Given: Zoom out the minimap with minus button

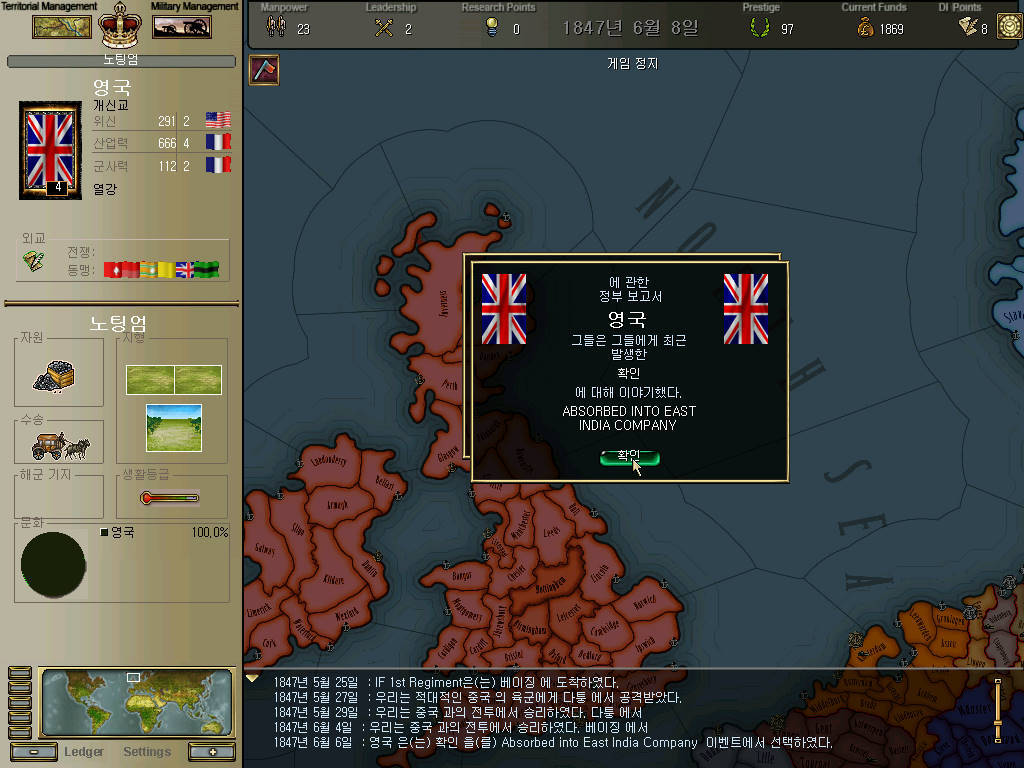Looking at the screenshot, I should pos(34,752).
